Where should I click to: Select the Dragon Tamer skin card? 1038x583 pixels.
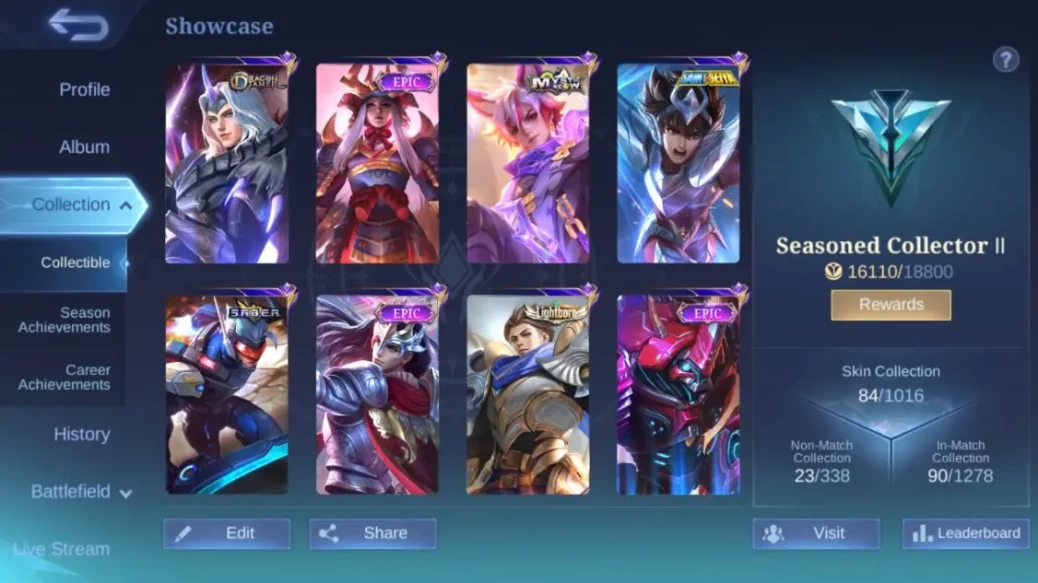pos(227,165)
